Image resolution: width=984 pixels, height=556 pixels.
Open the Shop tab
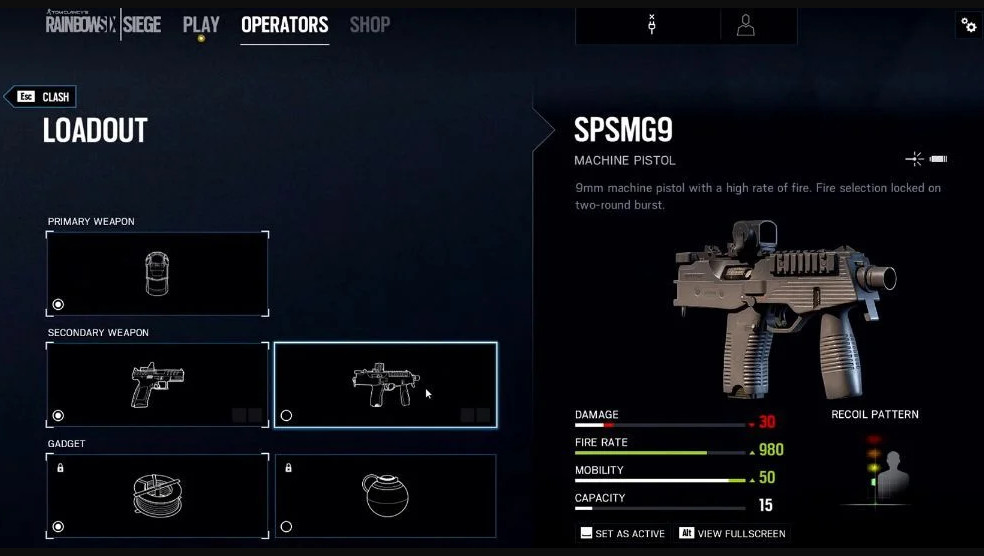[369, 24]
